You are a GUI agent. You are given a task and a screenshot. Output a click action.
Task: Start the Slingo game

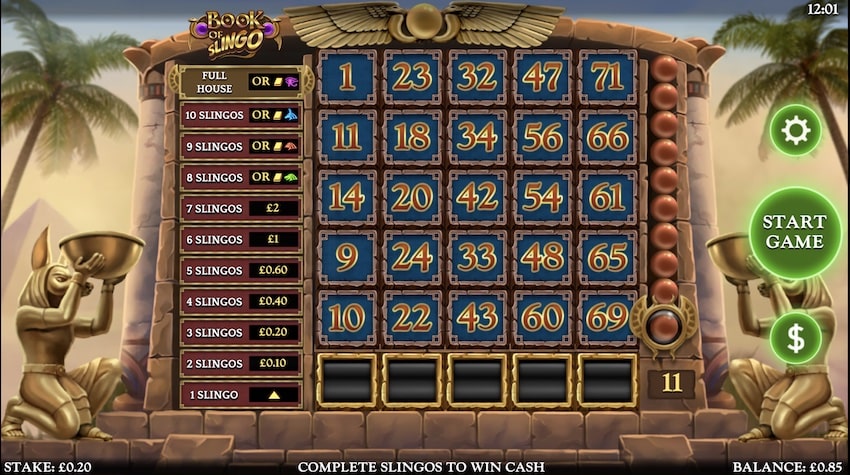point(795,232)
